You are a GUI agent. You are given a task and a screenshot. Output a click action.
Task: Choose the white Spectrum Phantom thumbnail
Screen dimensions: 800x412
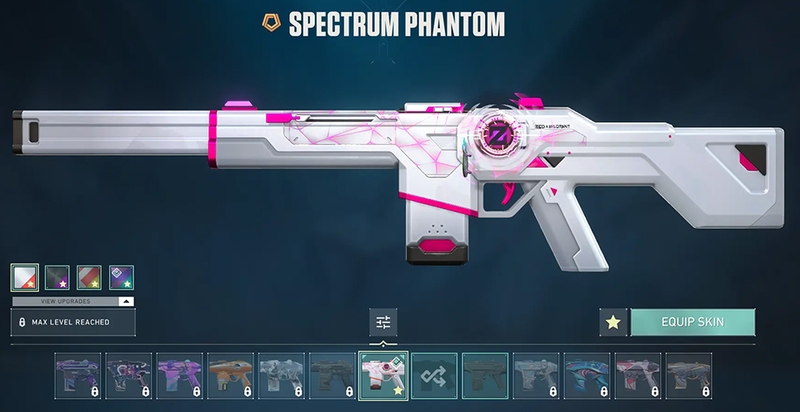click(383, 377)
